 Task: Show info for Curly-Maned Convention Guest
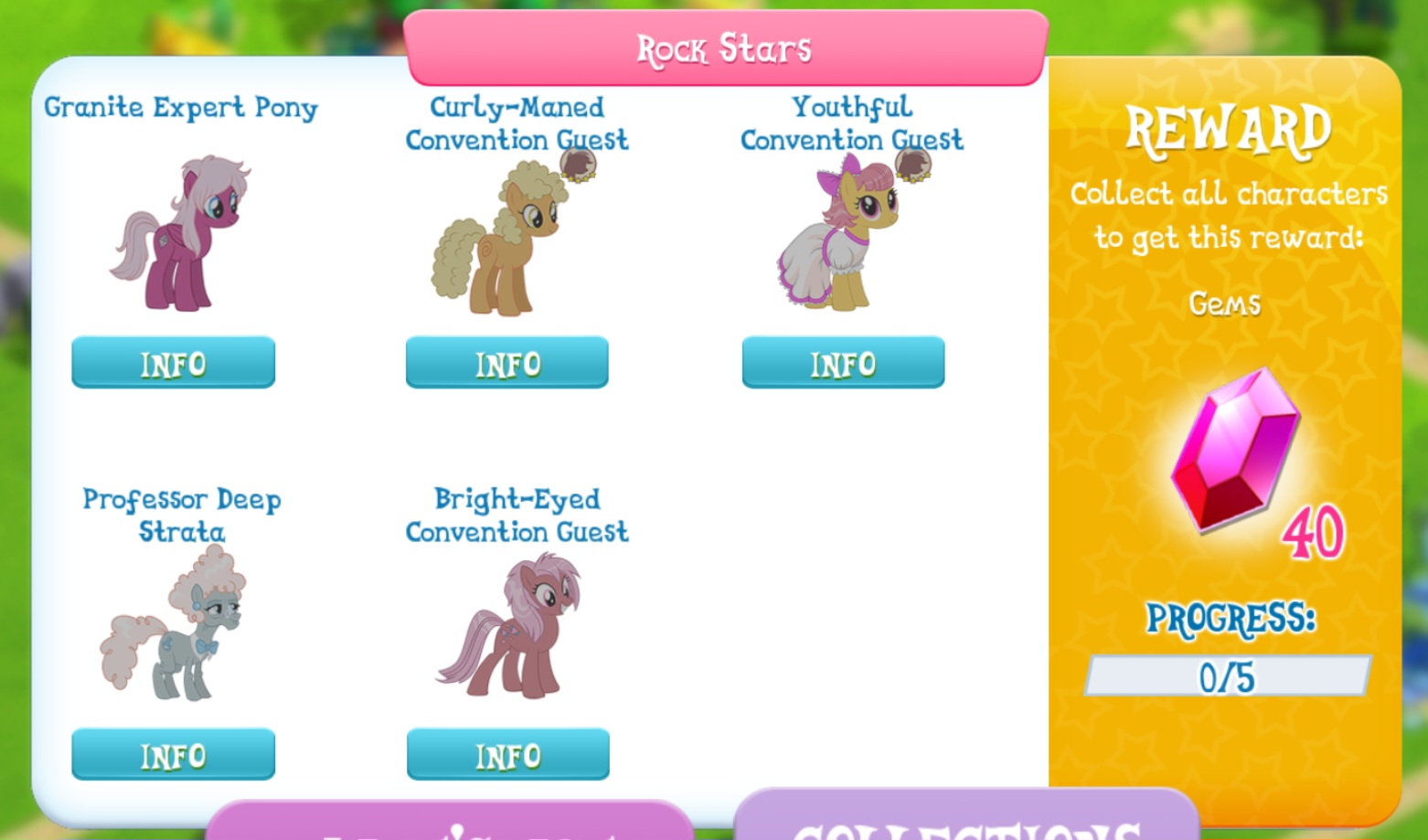click(507, 363)
